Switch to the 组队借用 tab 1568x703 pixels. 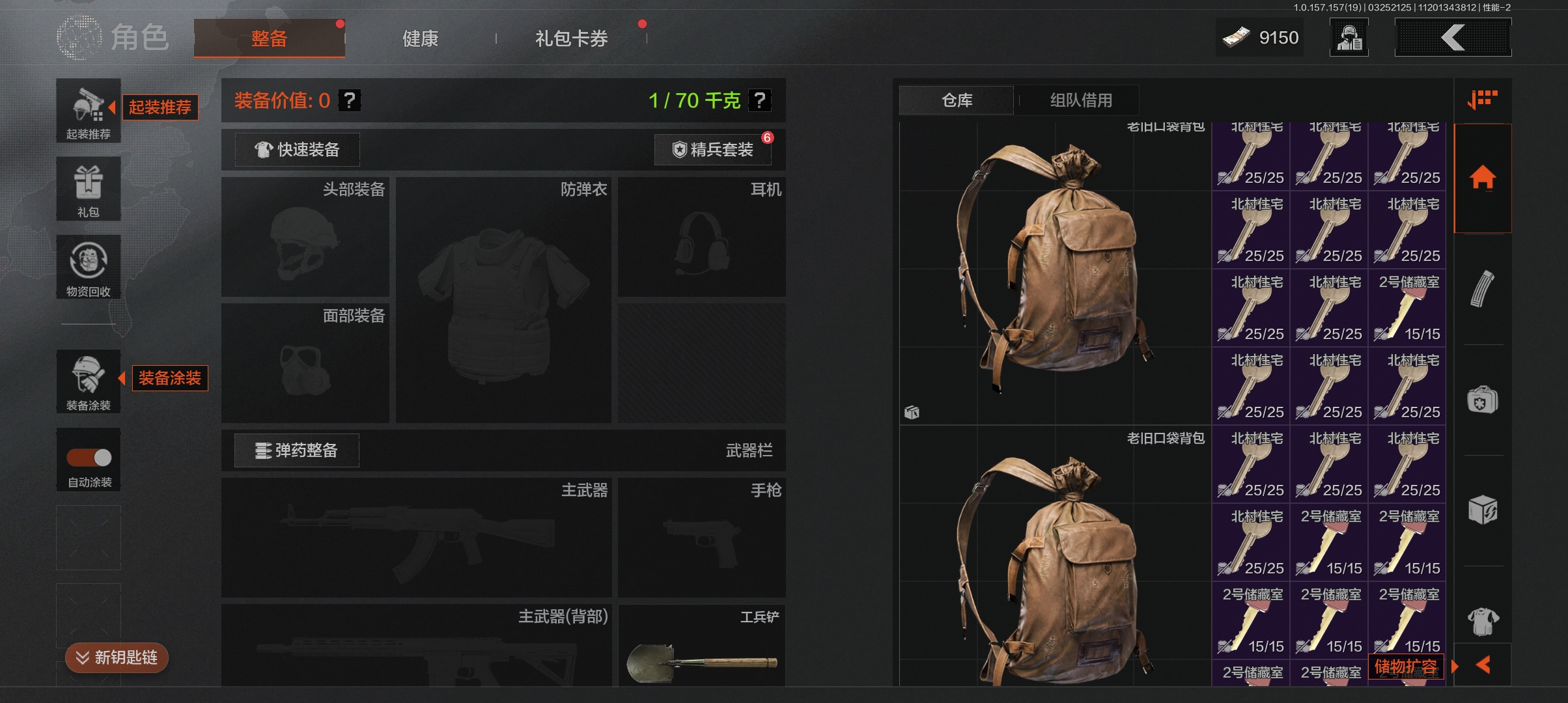pos(1081,100)
